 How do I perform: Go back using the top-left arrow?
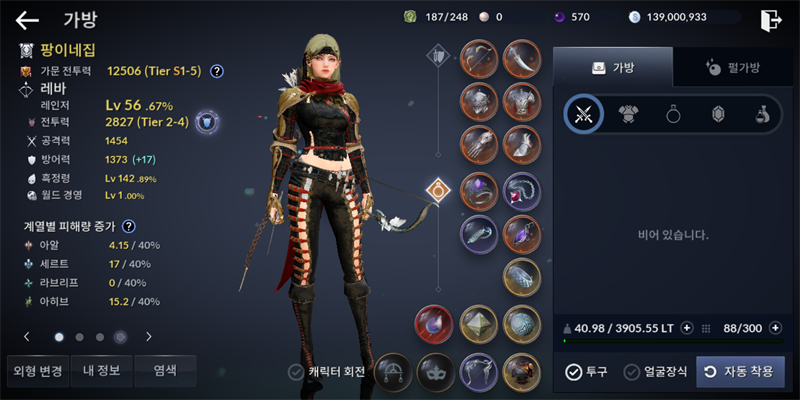27,19
